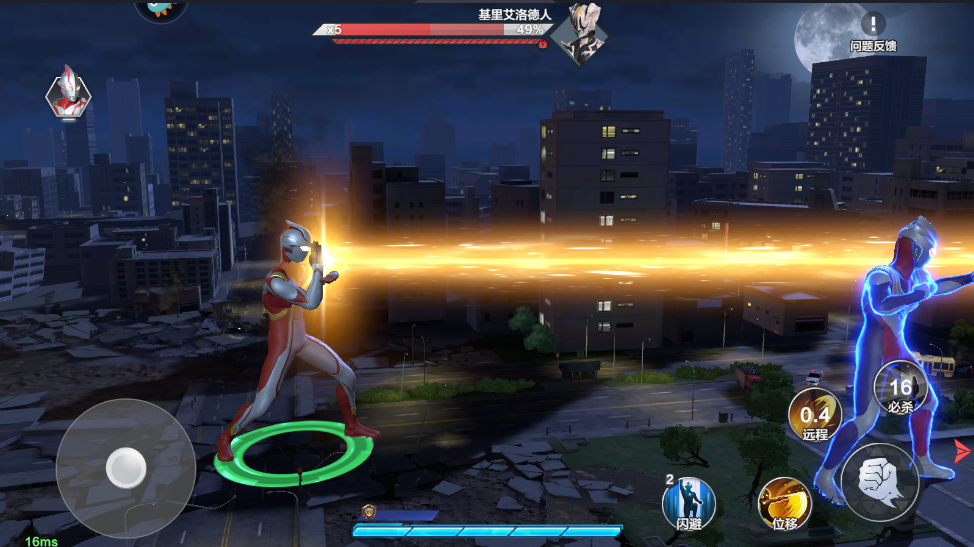Open the round cartoon mascot icon at top

160,8
